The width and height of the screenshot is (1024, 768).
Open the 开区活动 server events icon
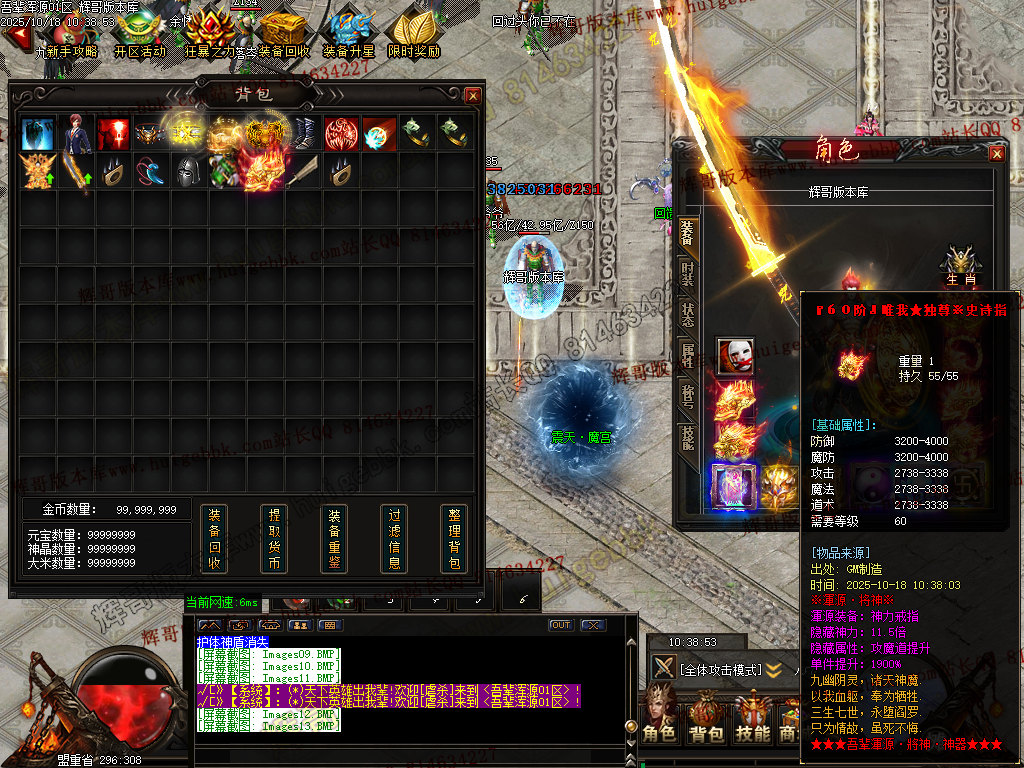click(140, 35)
